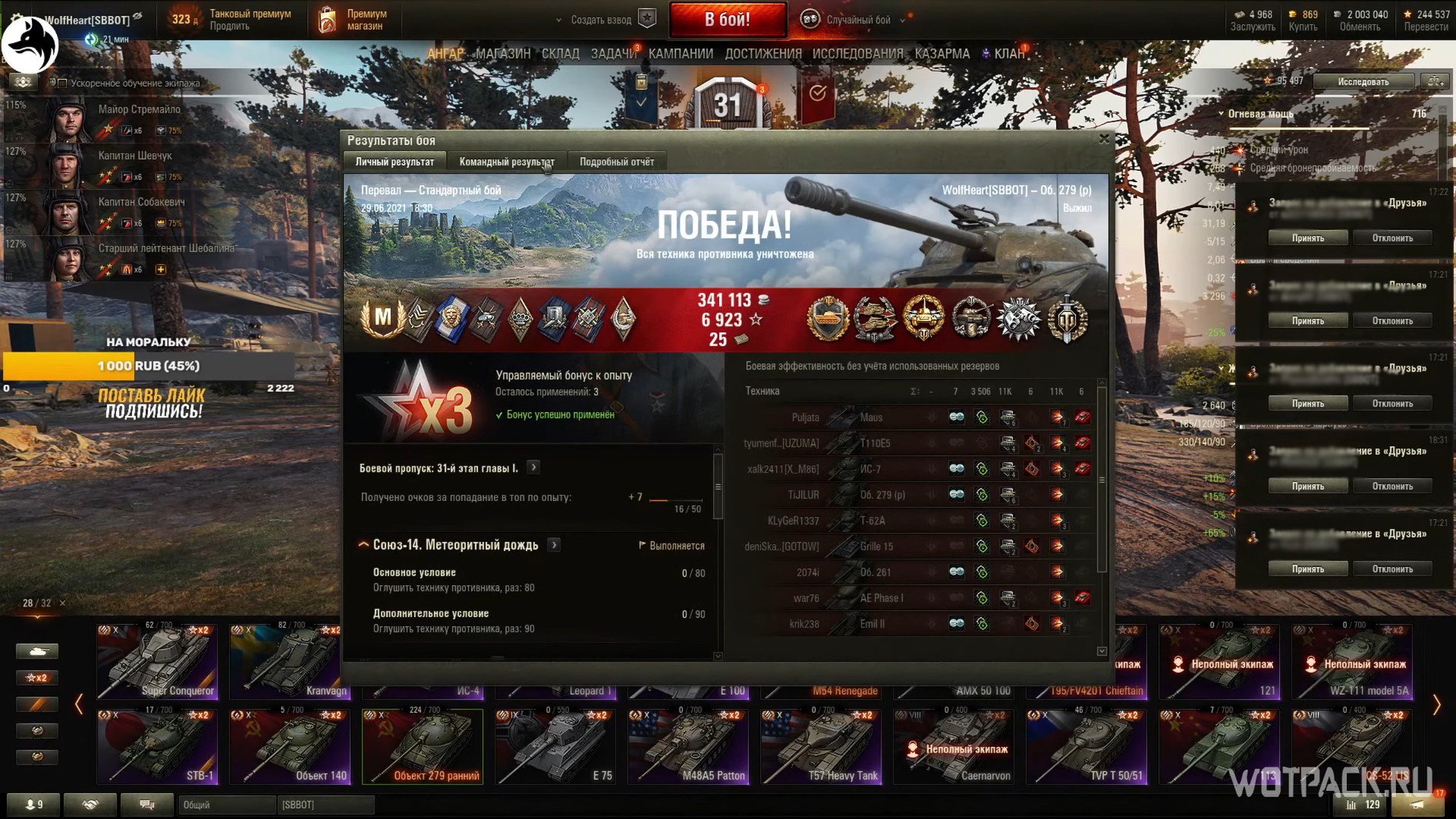
Task: Go to the СКЛАД section
Action: pos(560,54)
